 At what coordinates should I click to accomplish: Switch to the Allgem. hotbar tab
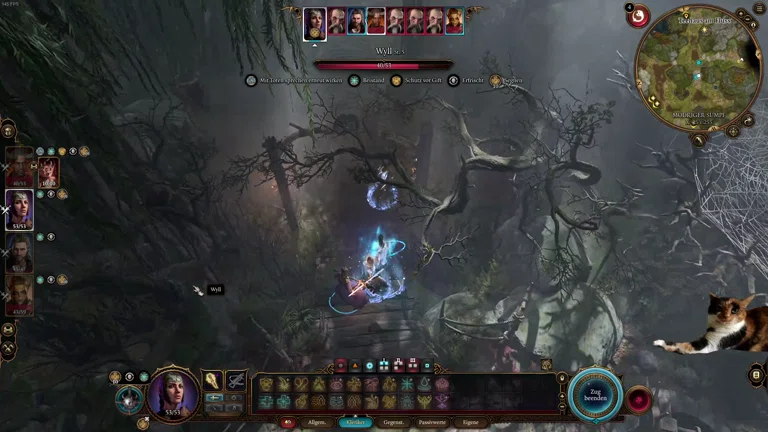tap(317, 423)
